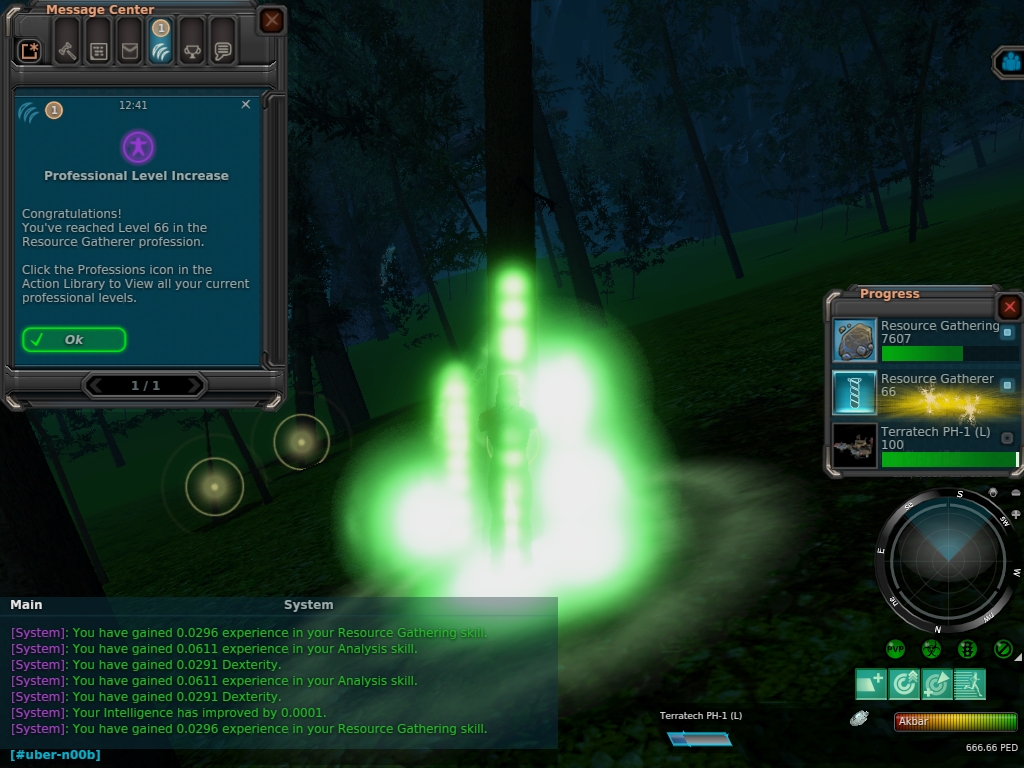Toggle tracking for Resource Gatherer profession
This screenshot has height=768, width=1024.
[1007, 385]
